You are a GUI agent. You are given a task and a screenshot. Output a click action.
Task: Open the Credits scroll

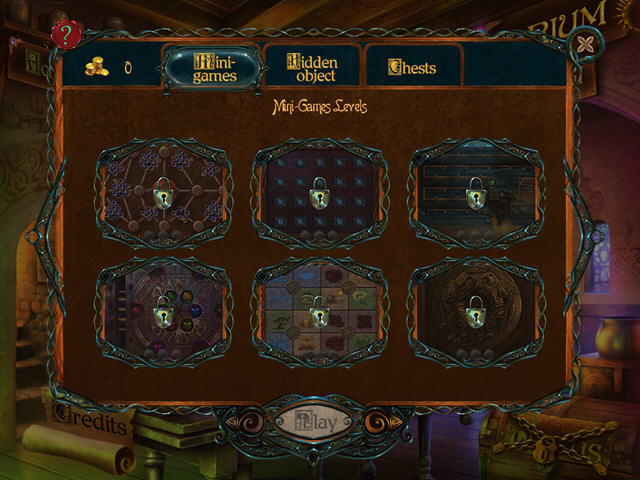tap(88, 424)
